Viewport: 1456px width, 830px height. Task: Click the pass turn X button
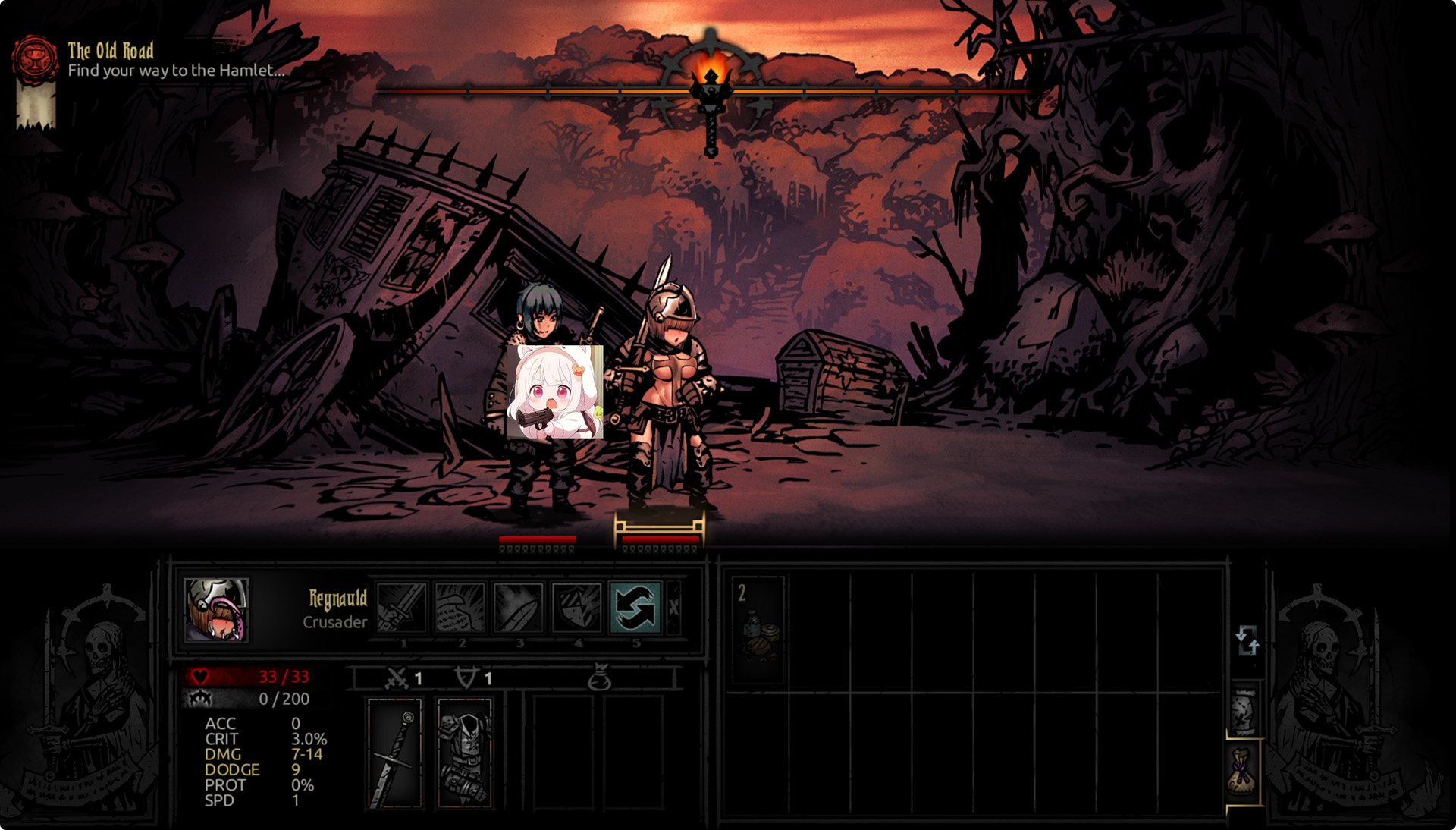tap(673, 607)
